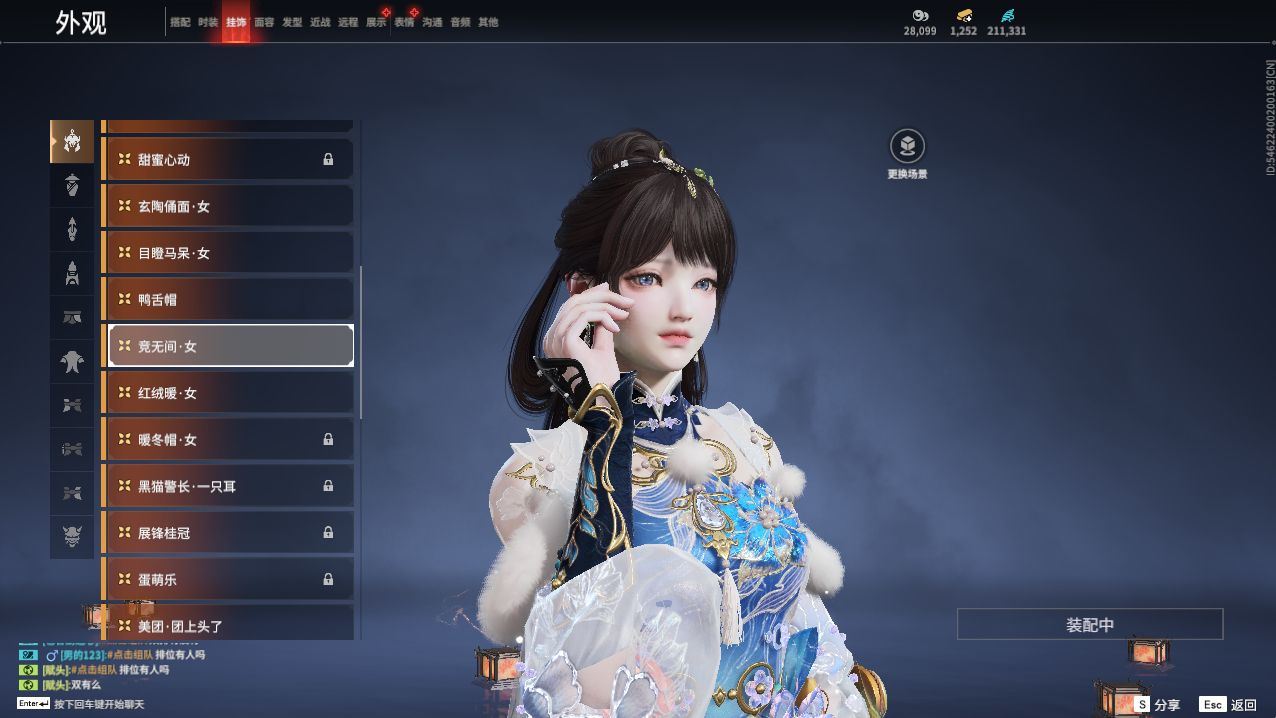
Task: Switch to the 时装 tab
Action: coord(208,22)
